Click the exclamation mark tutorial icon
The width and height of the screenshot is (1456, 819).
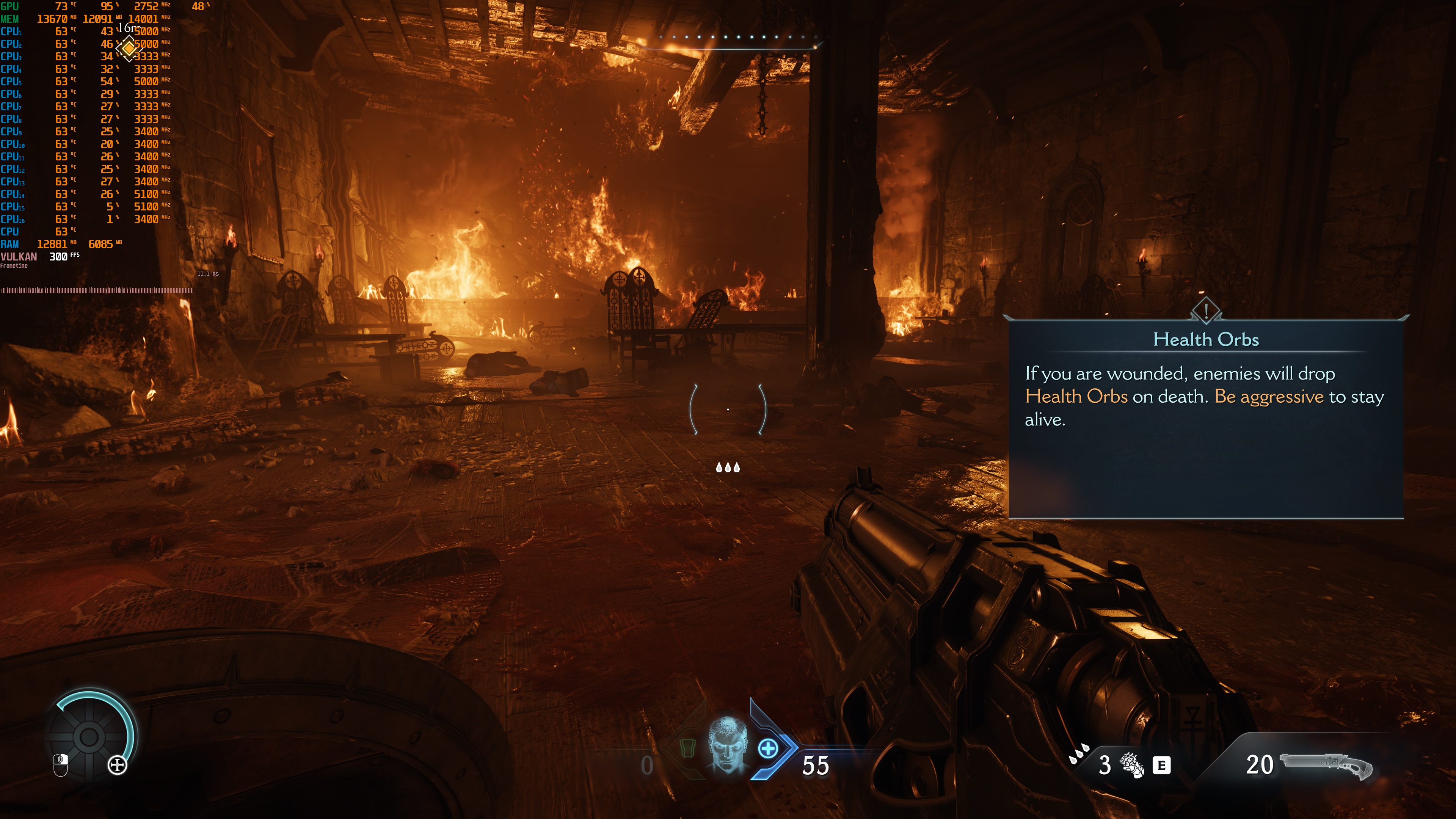[x=1206, y=310]
